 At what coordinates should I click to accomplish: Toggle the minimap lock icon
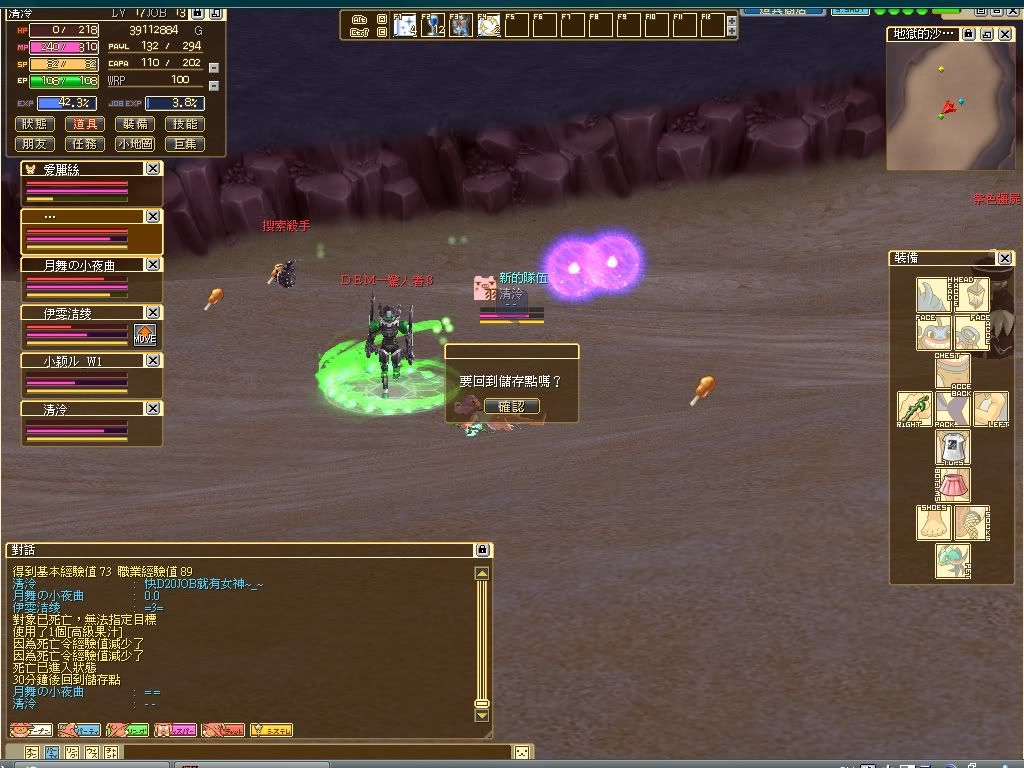[968, 34]
